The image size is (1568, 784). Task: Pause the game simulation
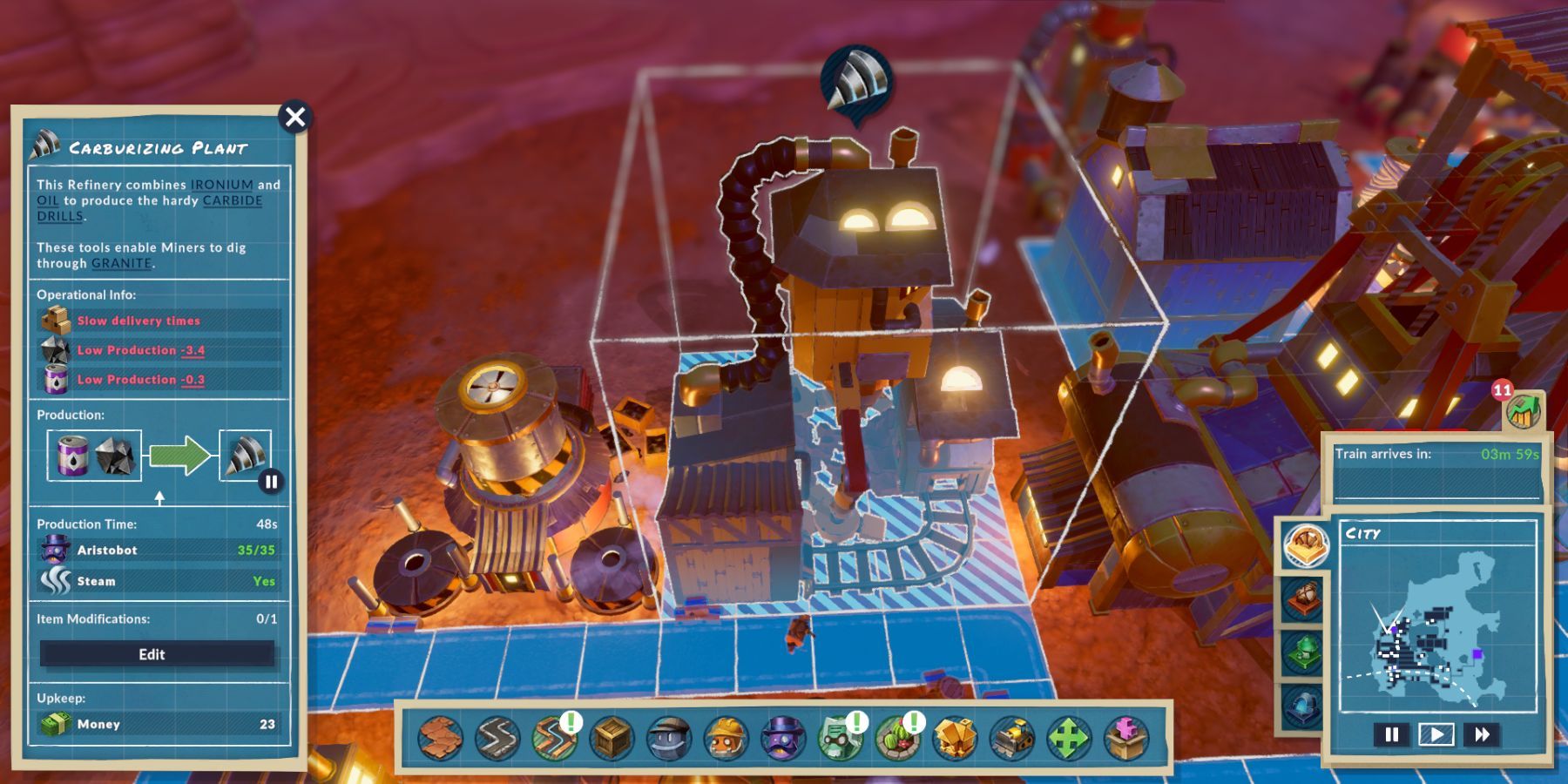pos(1391,734)
